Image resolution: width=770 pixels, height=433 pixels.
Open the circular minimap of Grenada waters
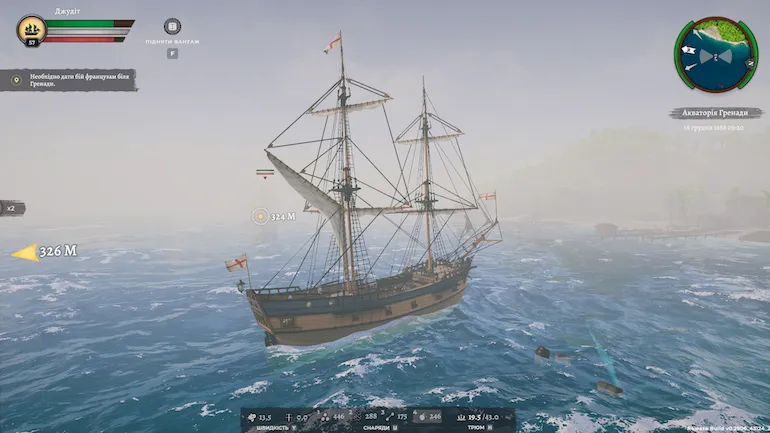[x=716, y=54]
